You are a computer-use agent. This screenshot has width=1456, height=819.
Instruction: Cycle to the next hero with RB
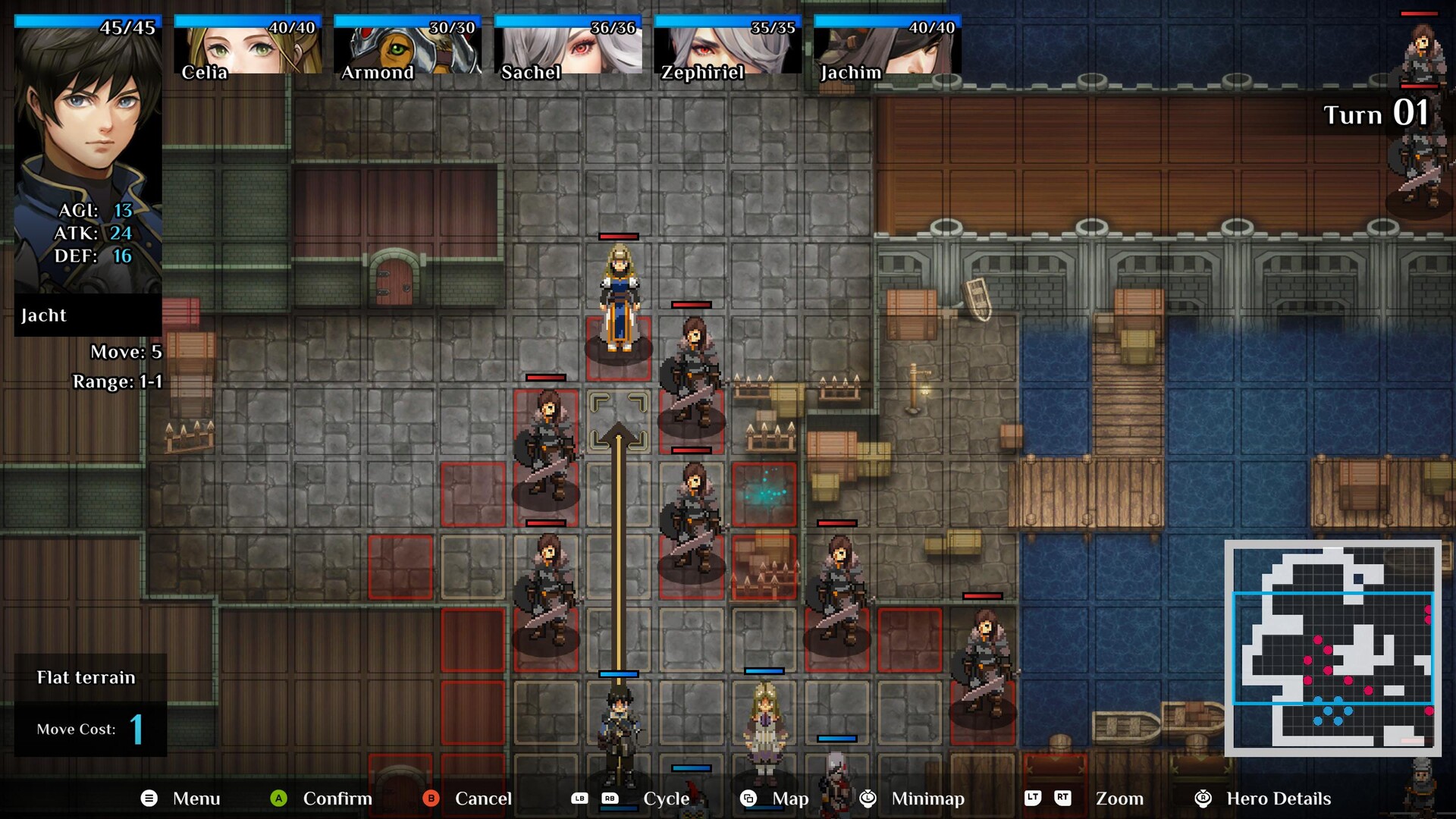pos(610,799)
